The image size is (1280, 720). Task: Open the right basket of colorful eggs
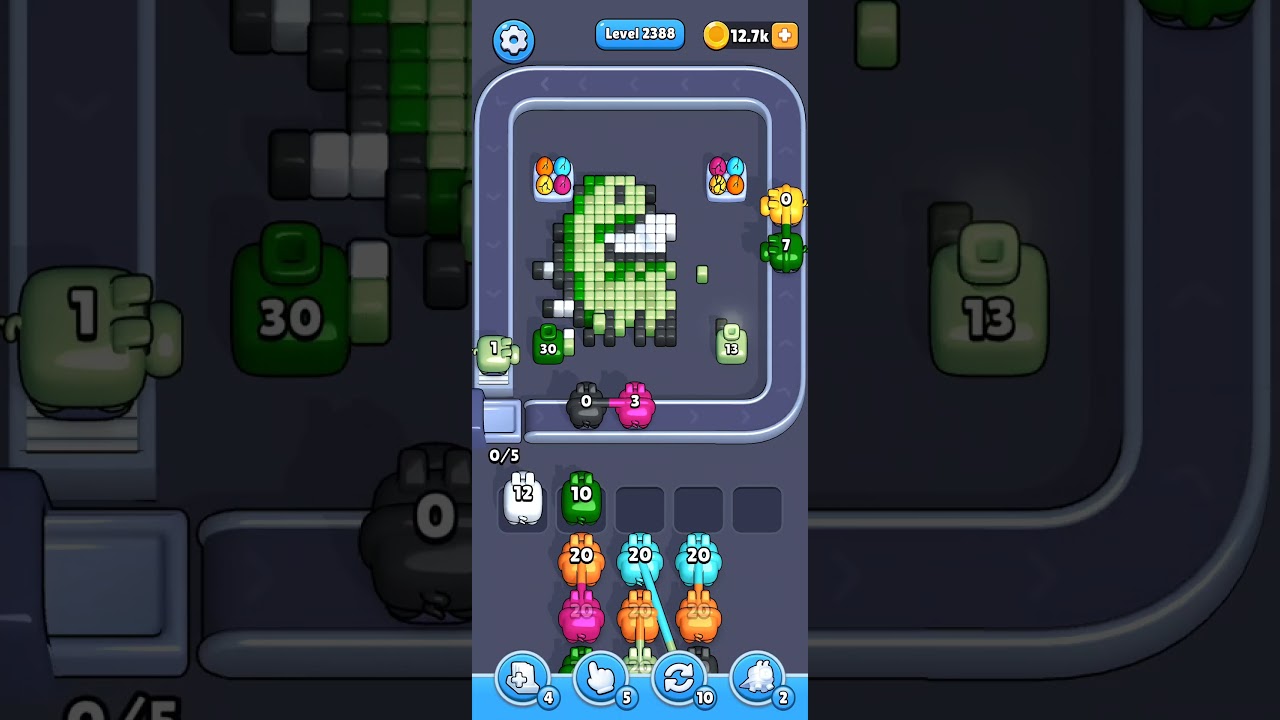726,180
